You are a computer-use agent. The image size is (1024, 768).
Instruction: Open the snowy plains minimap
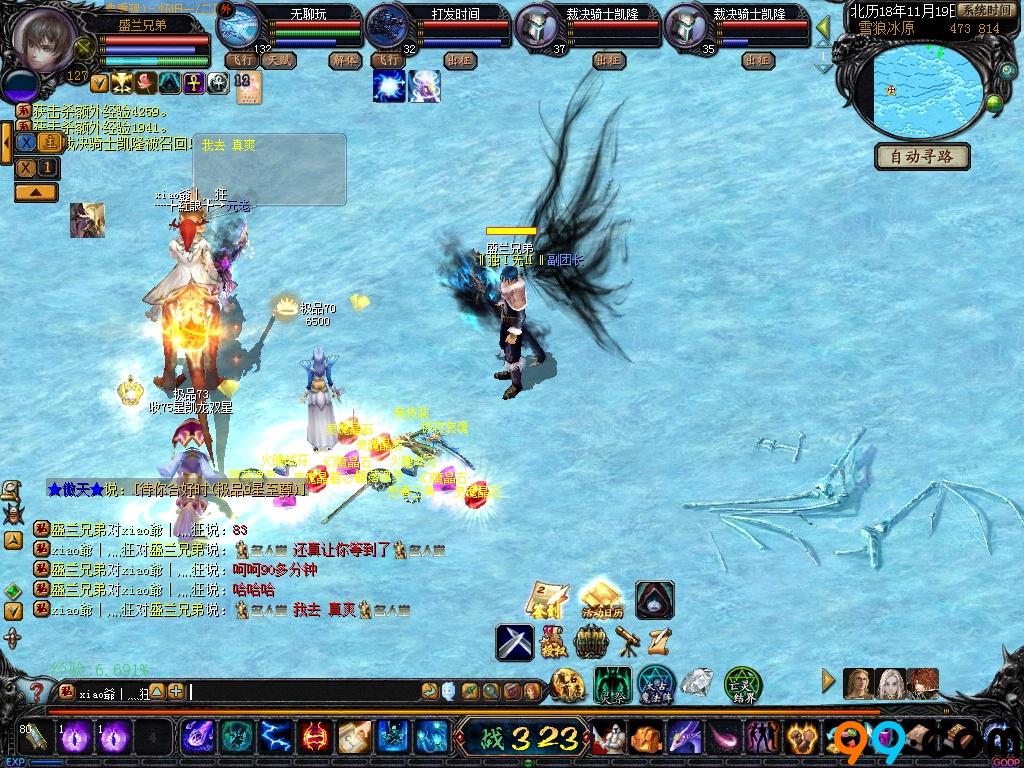(928, 90)
